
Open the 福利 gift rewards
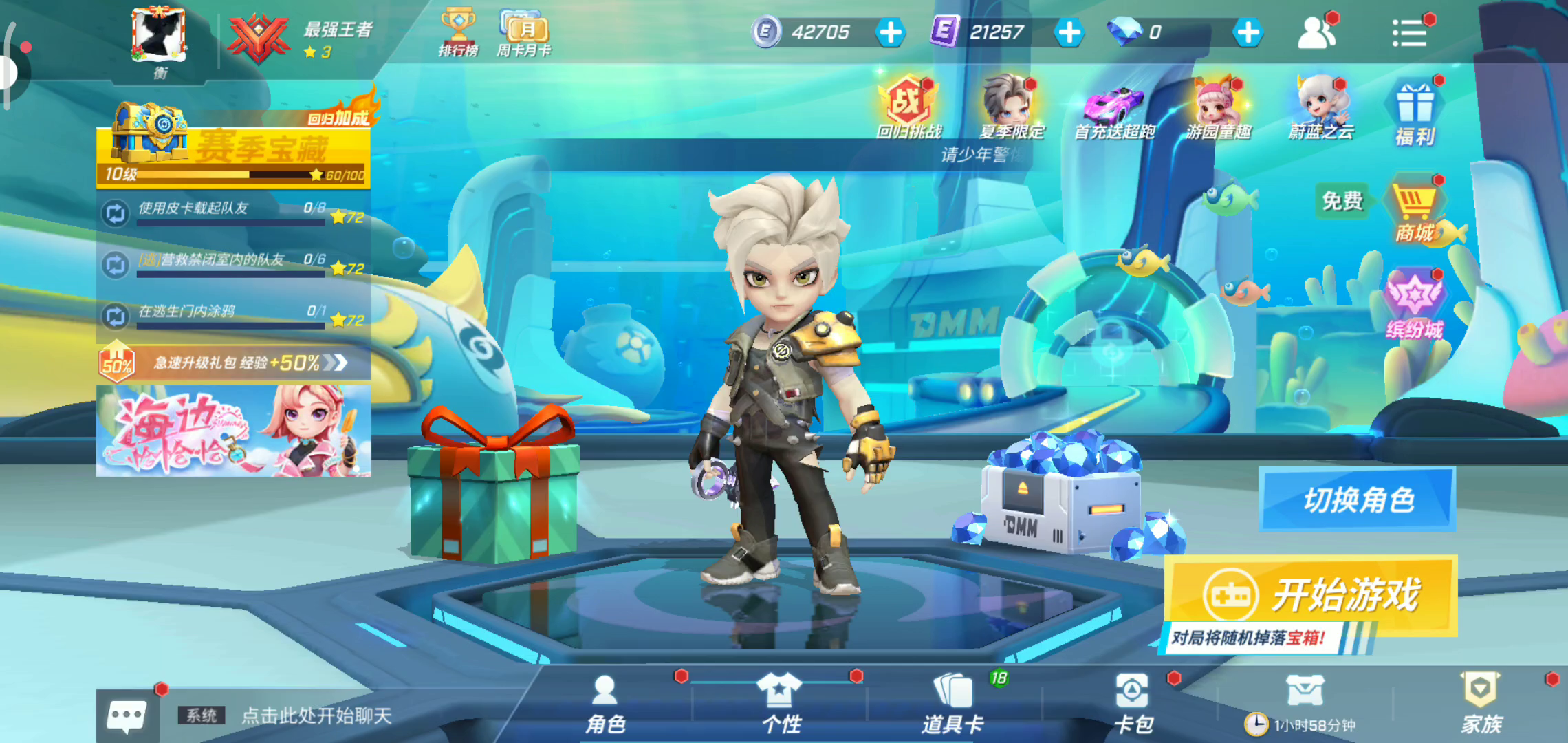coord(1415,114)
